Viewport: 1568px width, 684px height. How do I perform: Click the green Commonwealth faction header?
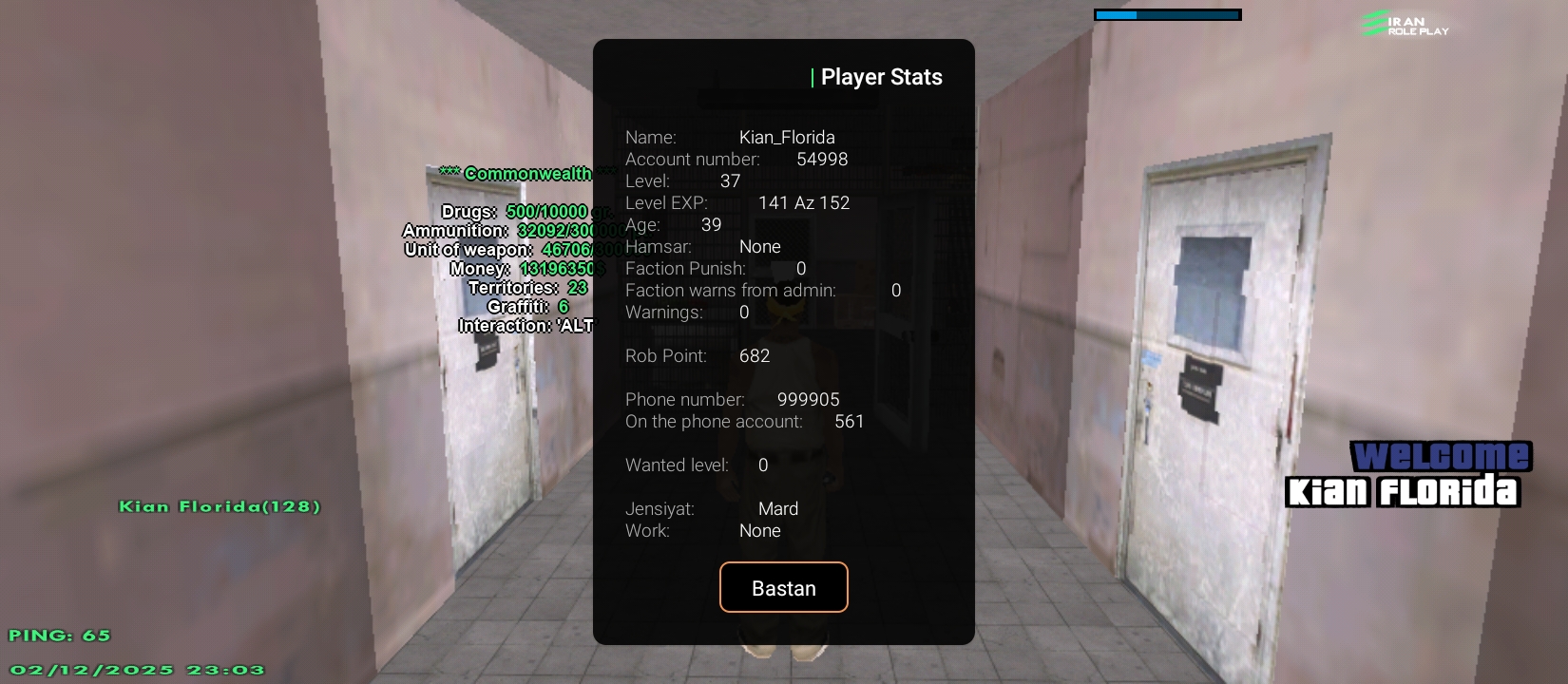click(527, 174)
